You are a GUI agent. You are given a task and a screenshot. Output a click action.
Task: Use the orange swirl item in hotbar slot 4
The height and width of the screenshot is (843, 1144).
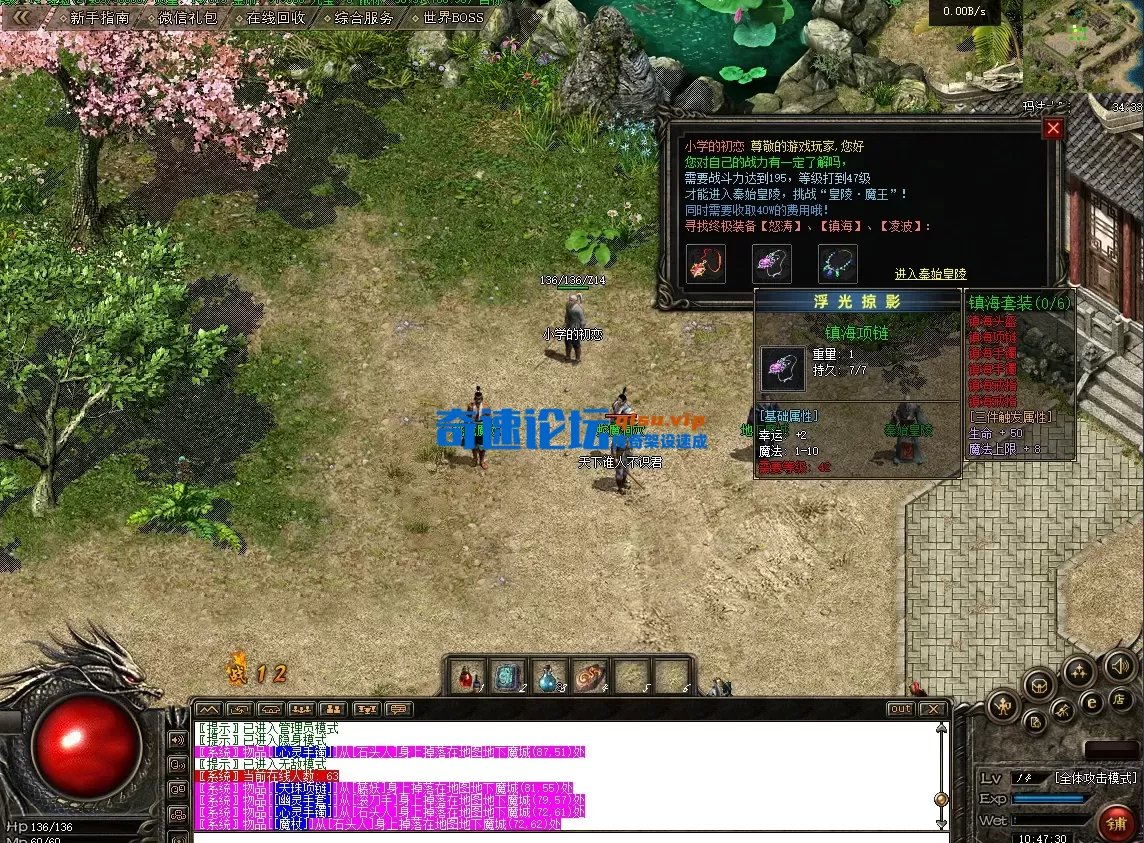(x=590, y=677)
